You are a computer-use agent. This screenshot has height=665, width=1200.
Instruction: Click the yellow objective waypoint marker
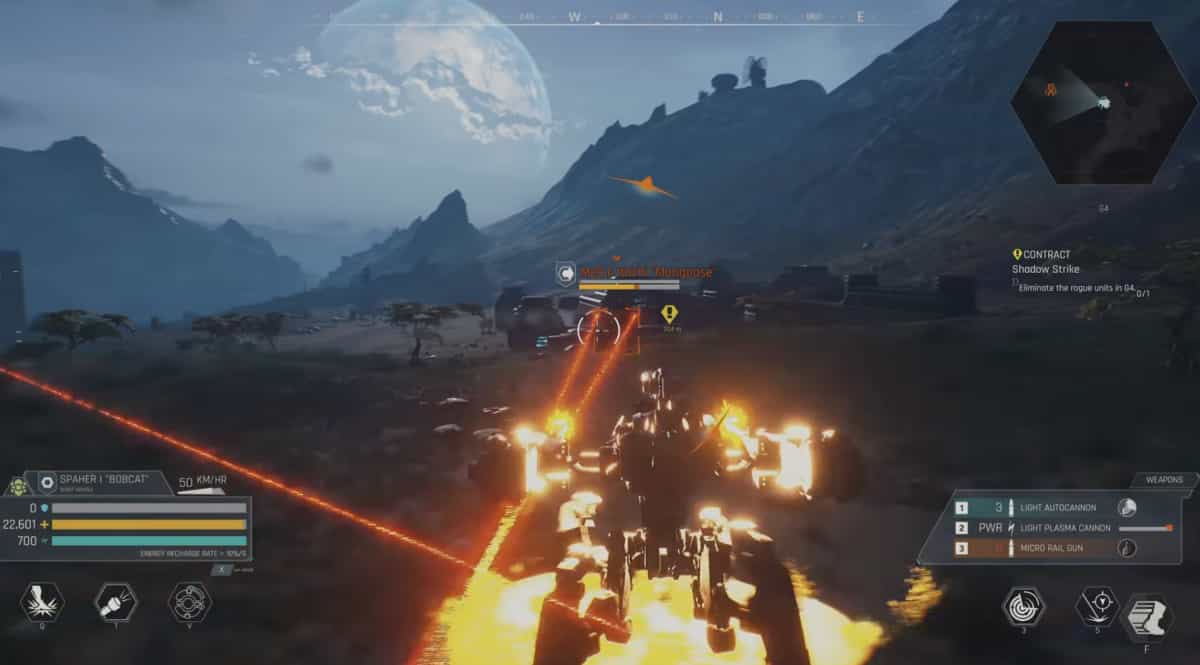669,313
